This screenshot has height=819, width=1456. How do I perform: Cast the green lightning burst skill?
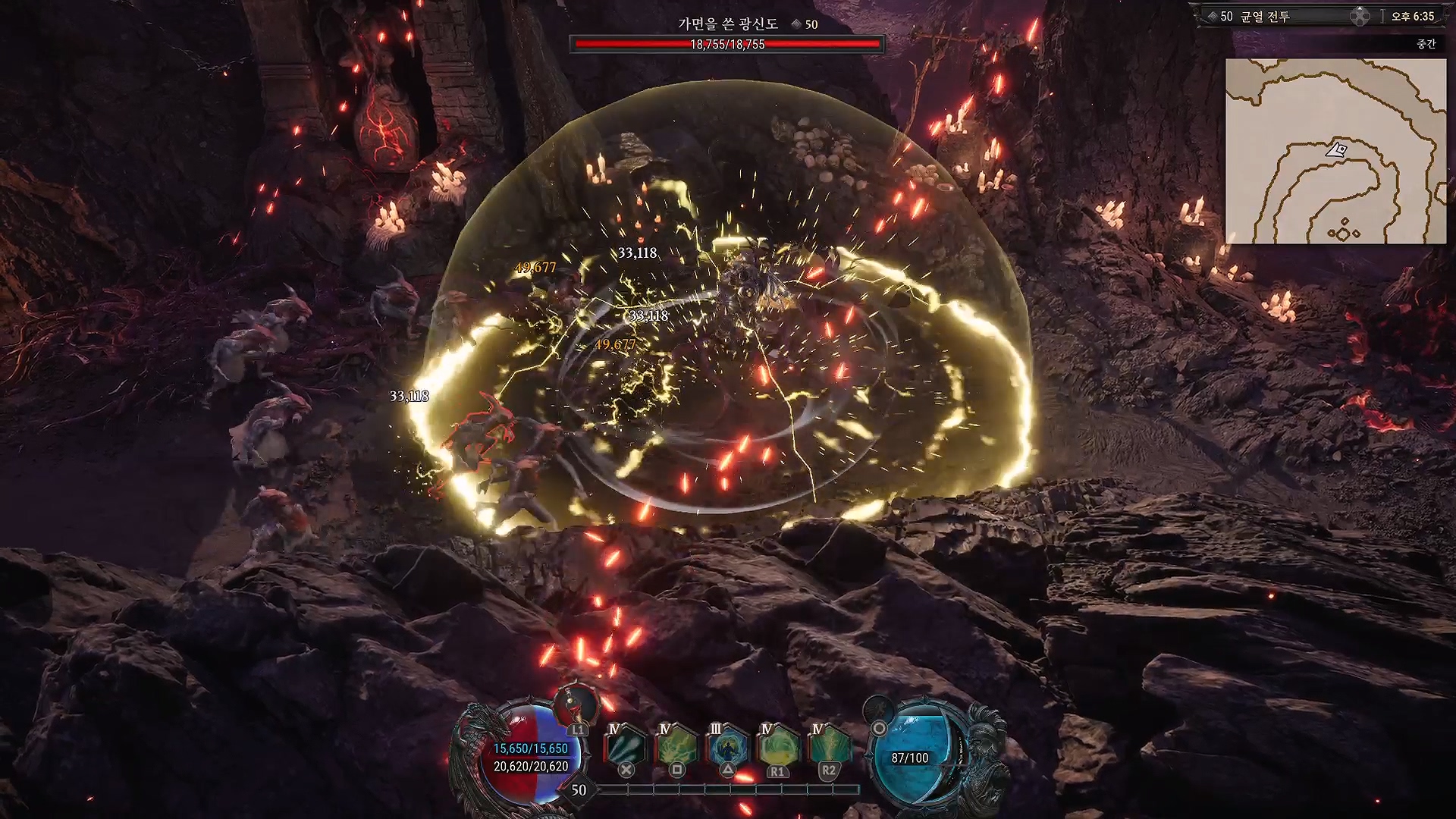point(676,746)
